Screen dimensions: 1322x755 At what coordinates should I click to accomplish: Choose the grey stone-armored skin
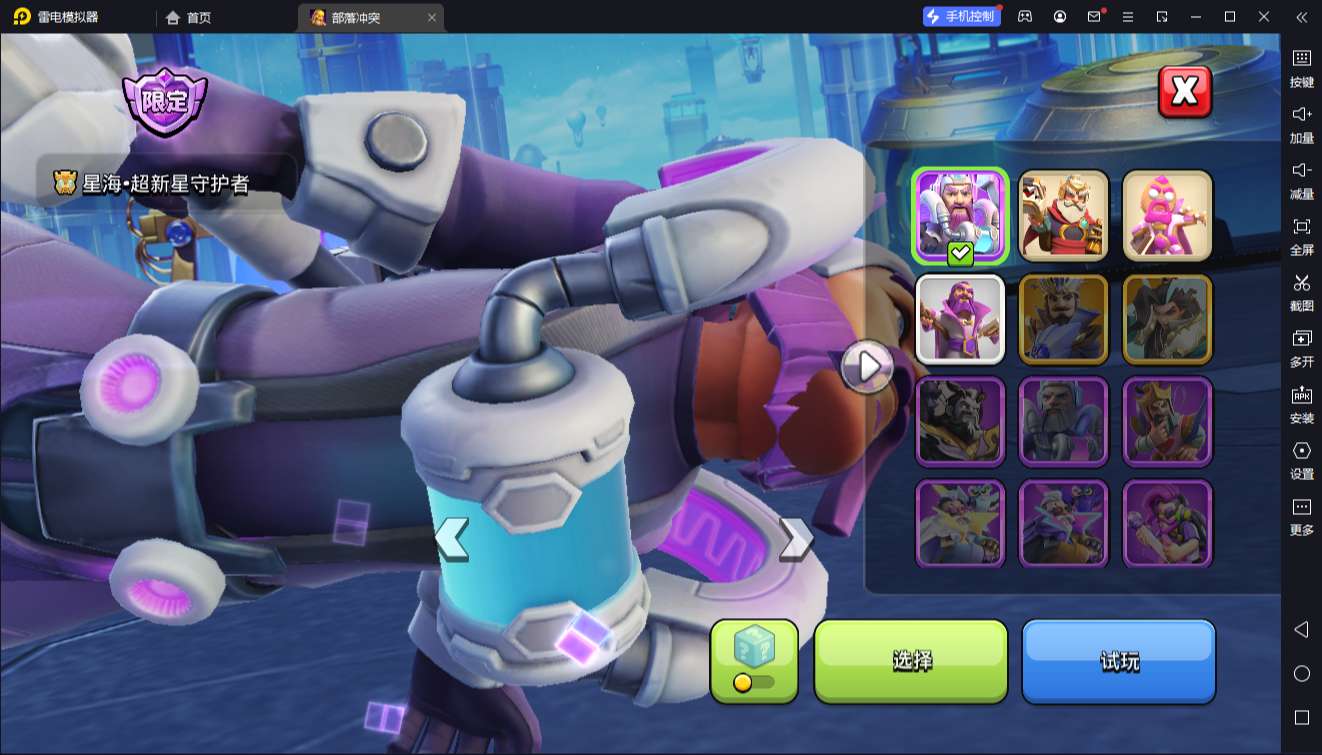tap(1064, 421)
